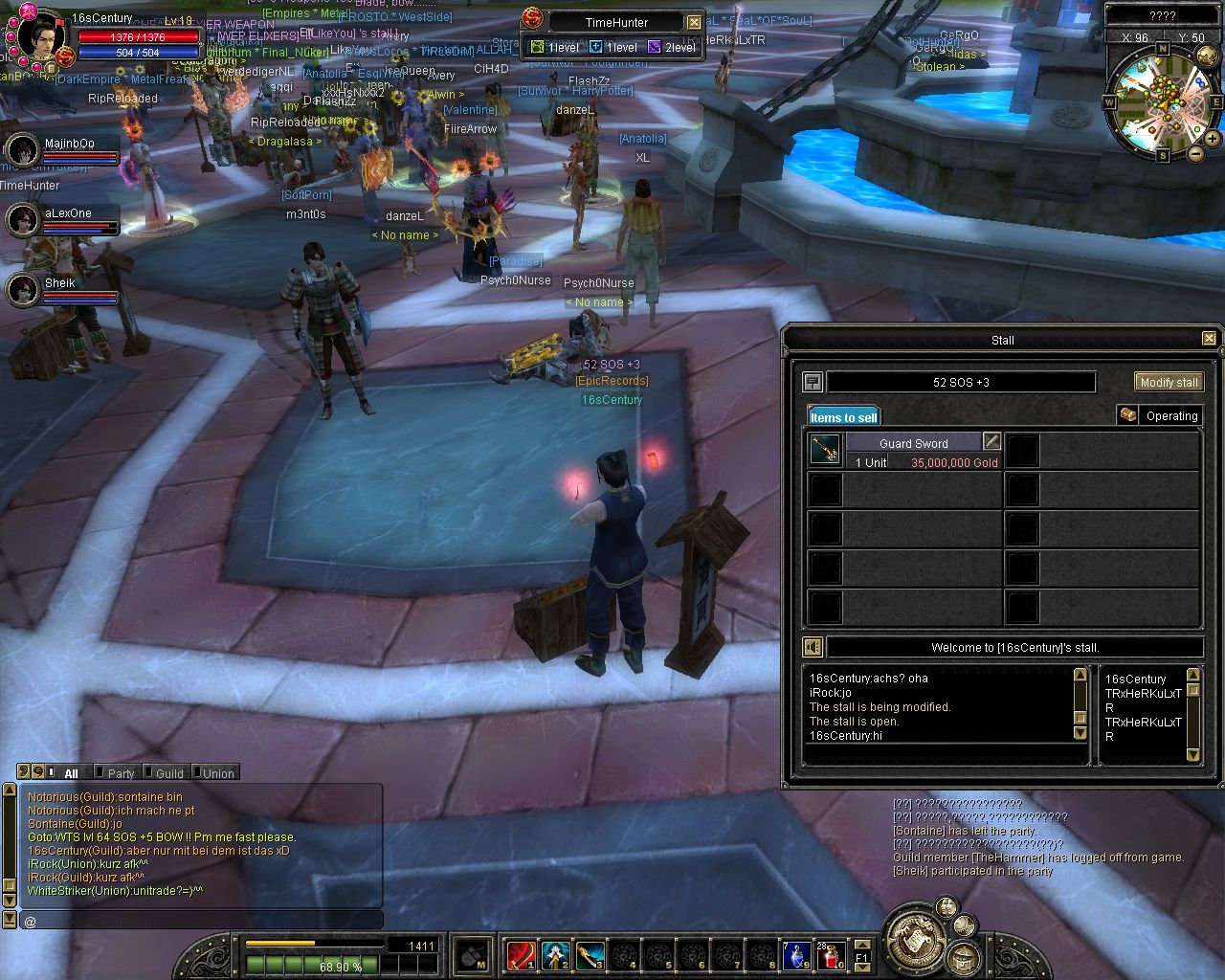Screen dimensions: 1225x980
Task: Select the Items to sell tab
Action: tap(843, 416)
